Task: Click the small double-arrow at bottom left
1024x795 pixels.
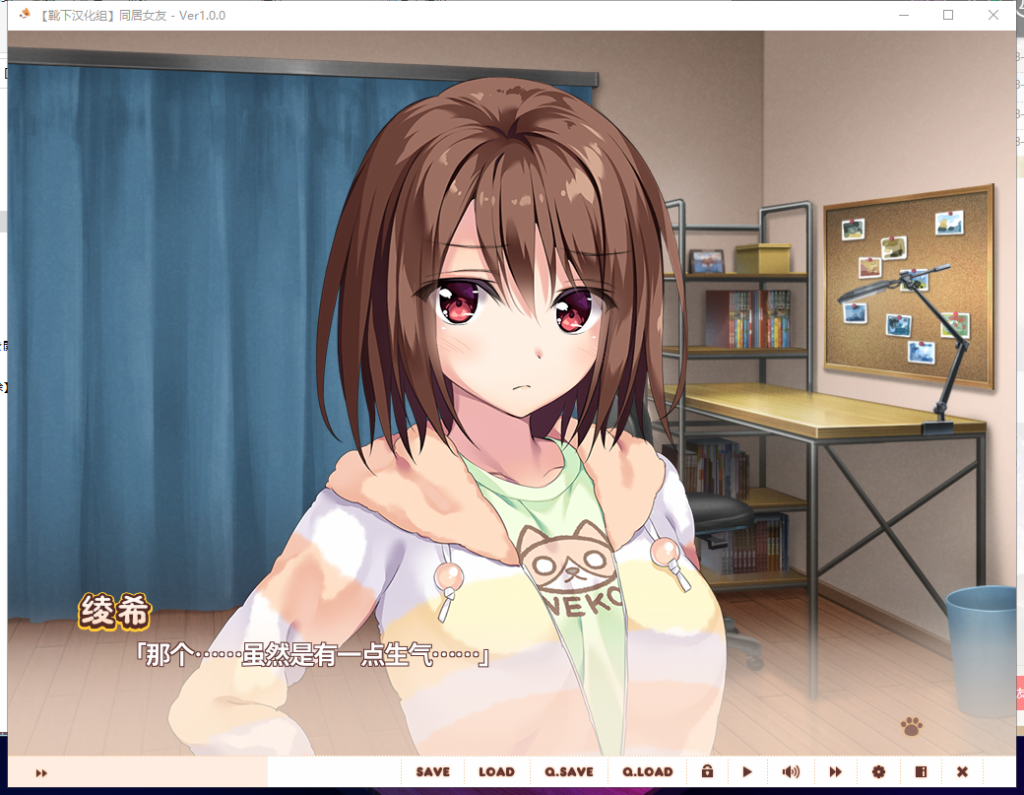Action: click(x=42, y=773)
